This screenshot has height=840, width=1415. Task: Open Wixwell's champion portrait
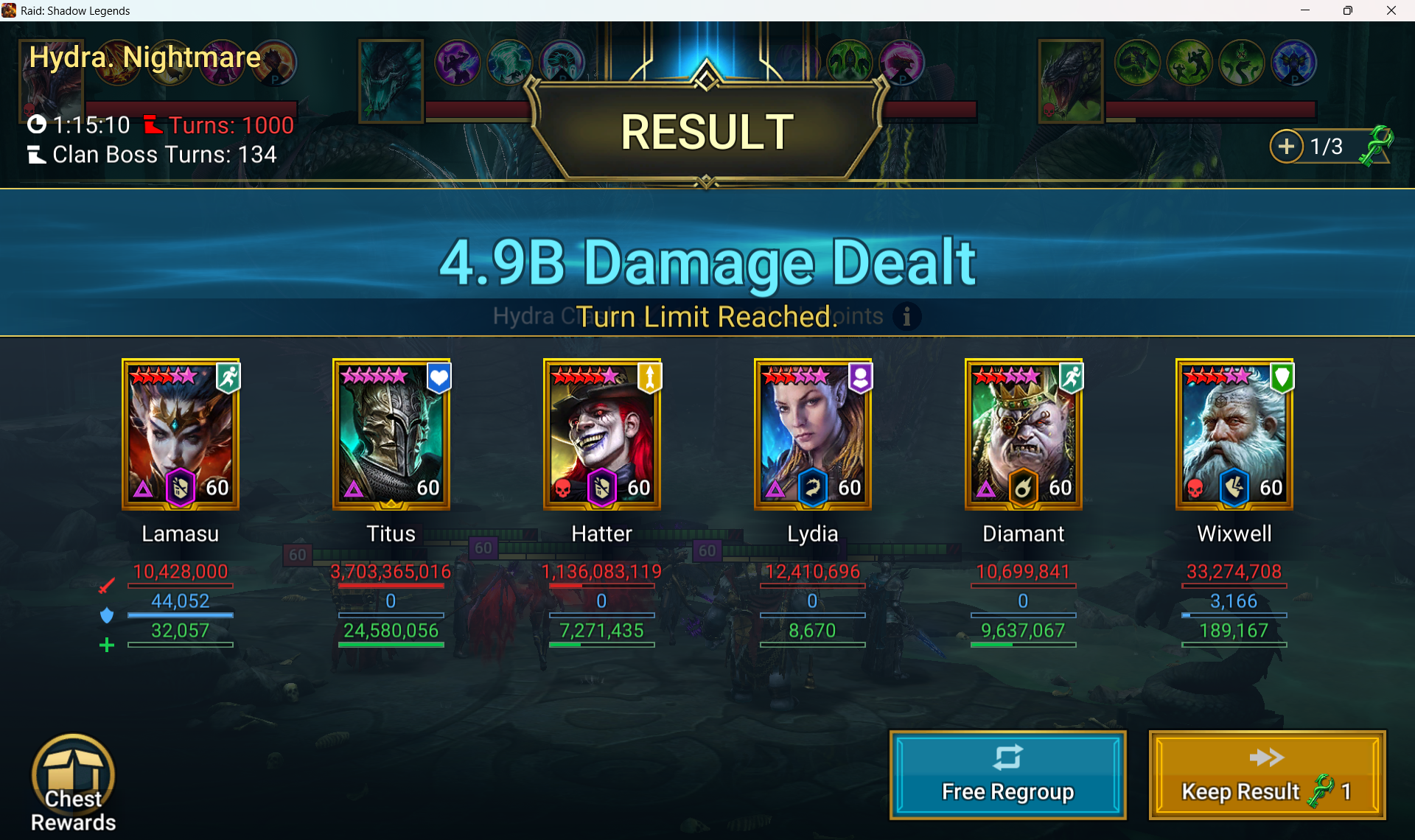1234,434
